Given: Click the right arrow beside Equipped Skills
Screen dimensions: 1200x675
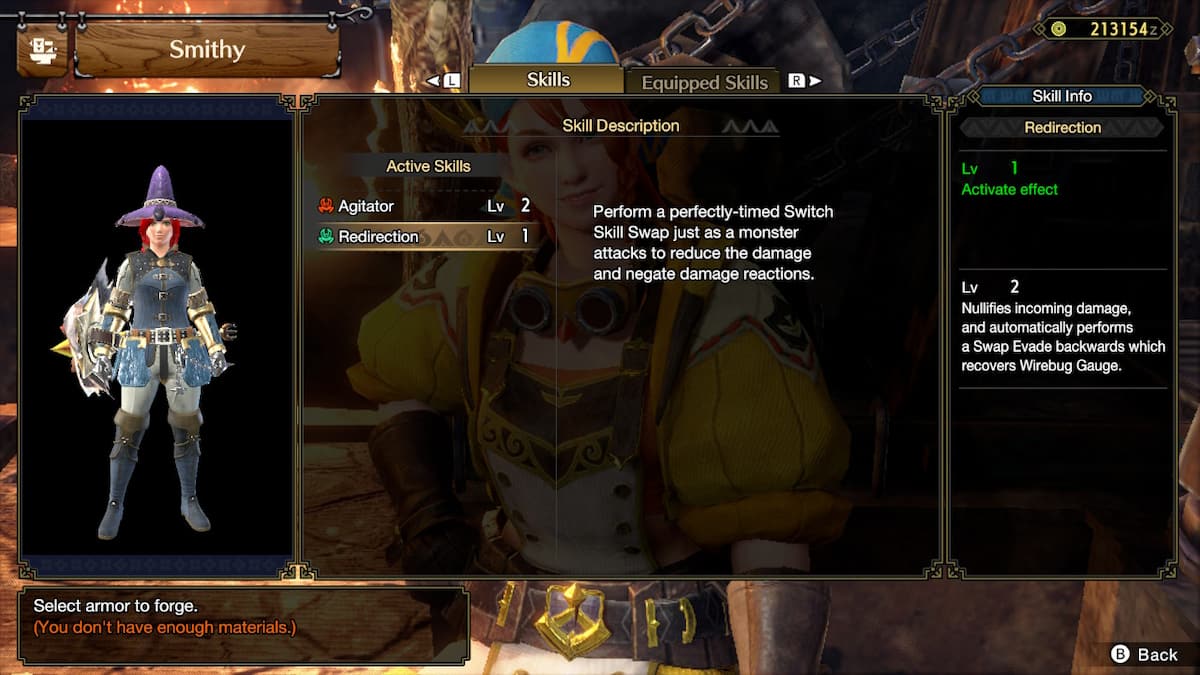Looking at the screenshot, I should [815, 81].
